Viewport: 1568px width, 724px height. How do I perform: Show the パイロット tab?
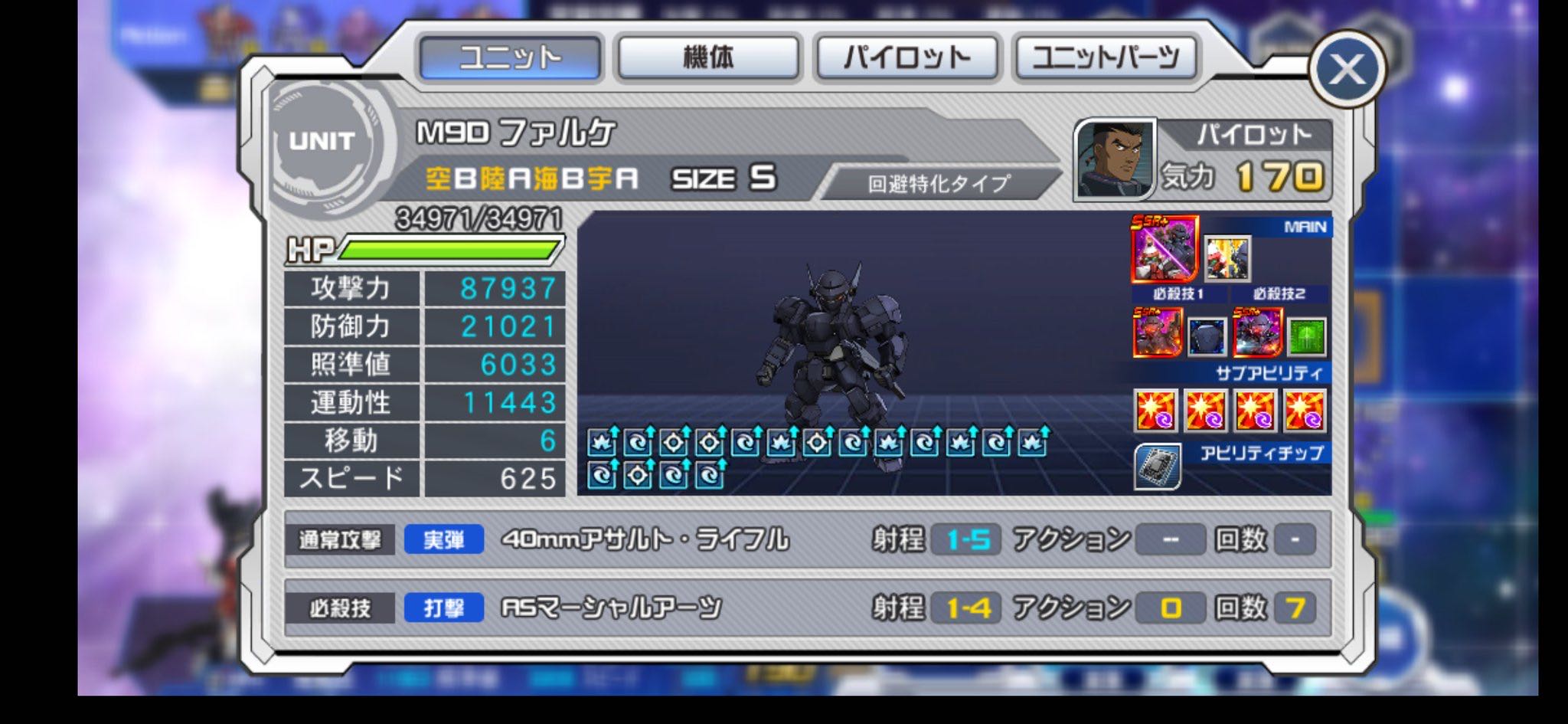coord(907,57)
